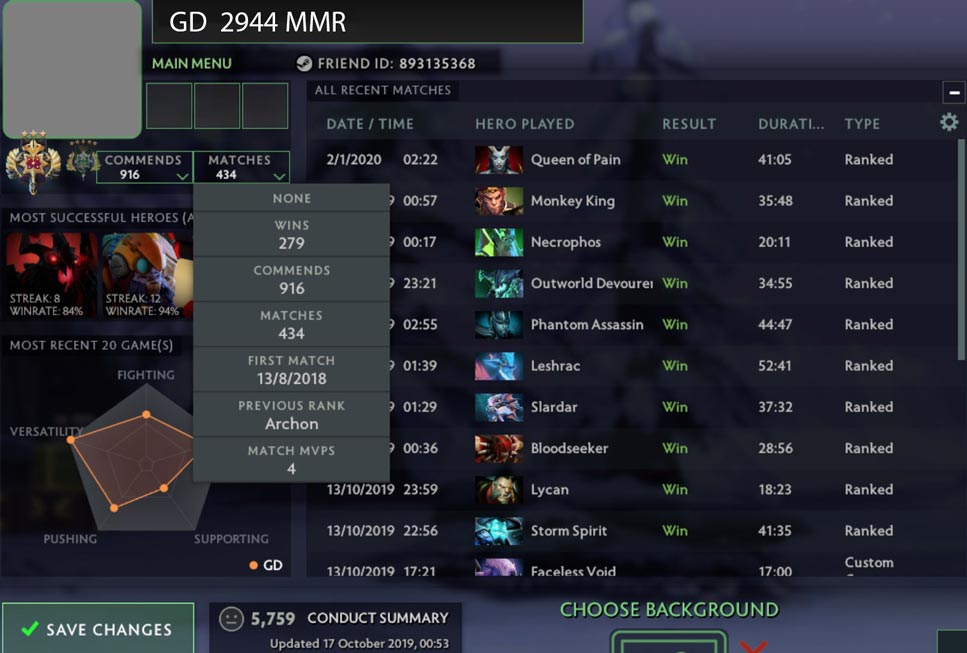Open the Main Menu
The image size is (967, 653).
tap(191, 63)
